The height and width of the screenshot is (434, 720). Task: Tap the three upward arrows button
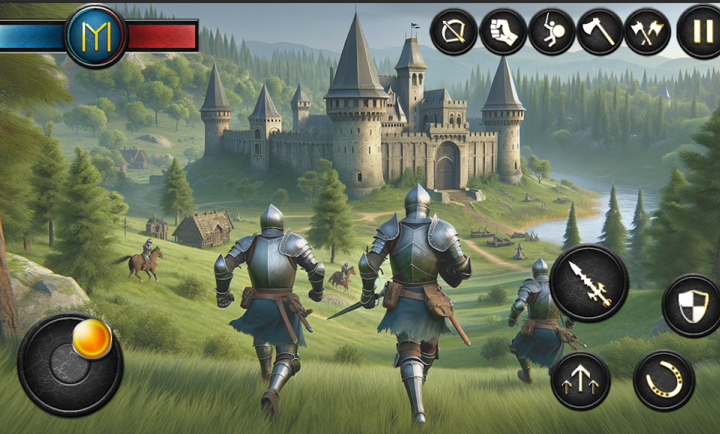tap(580, 380)
